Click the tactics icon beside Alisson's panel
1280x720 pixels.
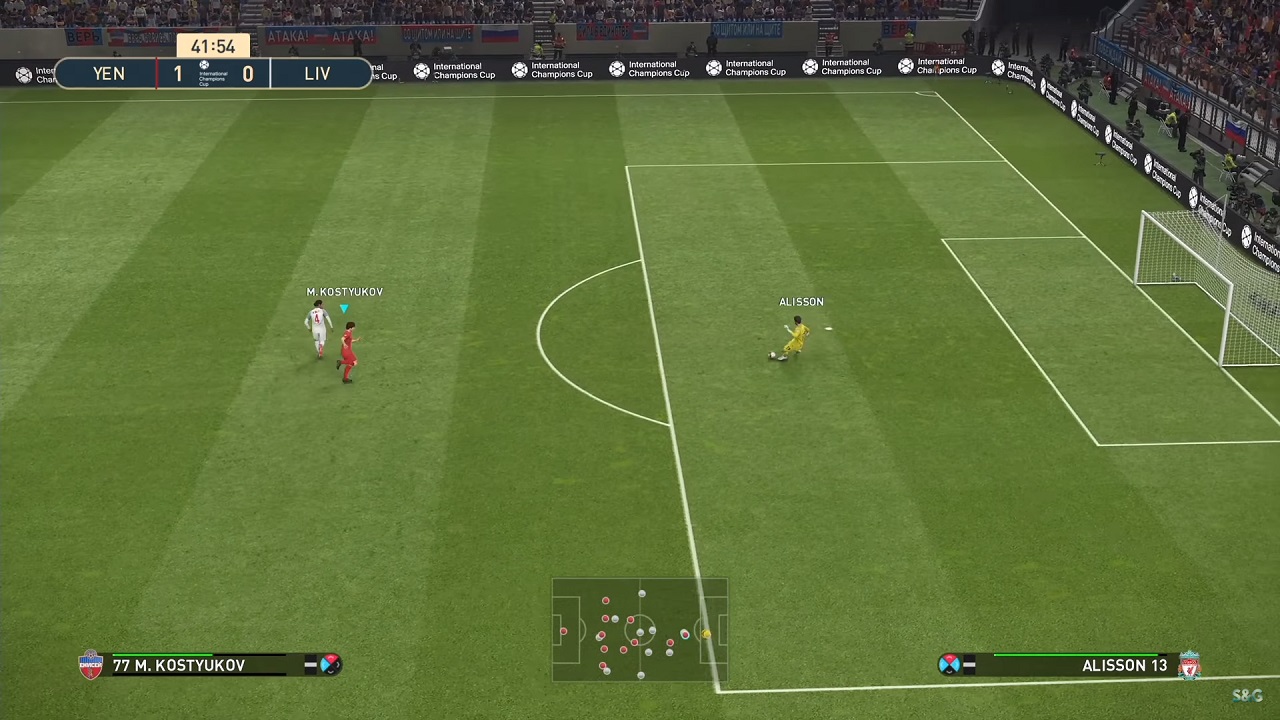pos(949,665)
